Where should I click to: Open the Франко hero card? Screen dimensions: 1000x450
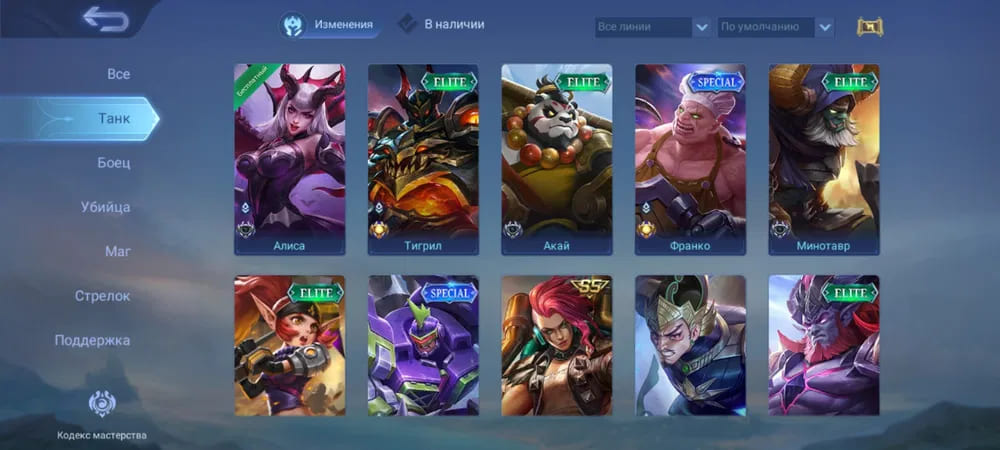pyautogui.click(x=690, y=159)
